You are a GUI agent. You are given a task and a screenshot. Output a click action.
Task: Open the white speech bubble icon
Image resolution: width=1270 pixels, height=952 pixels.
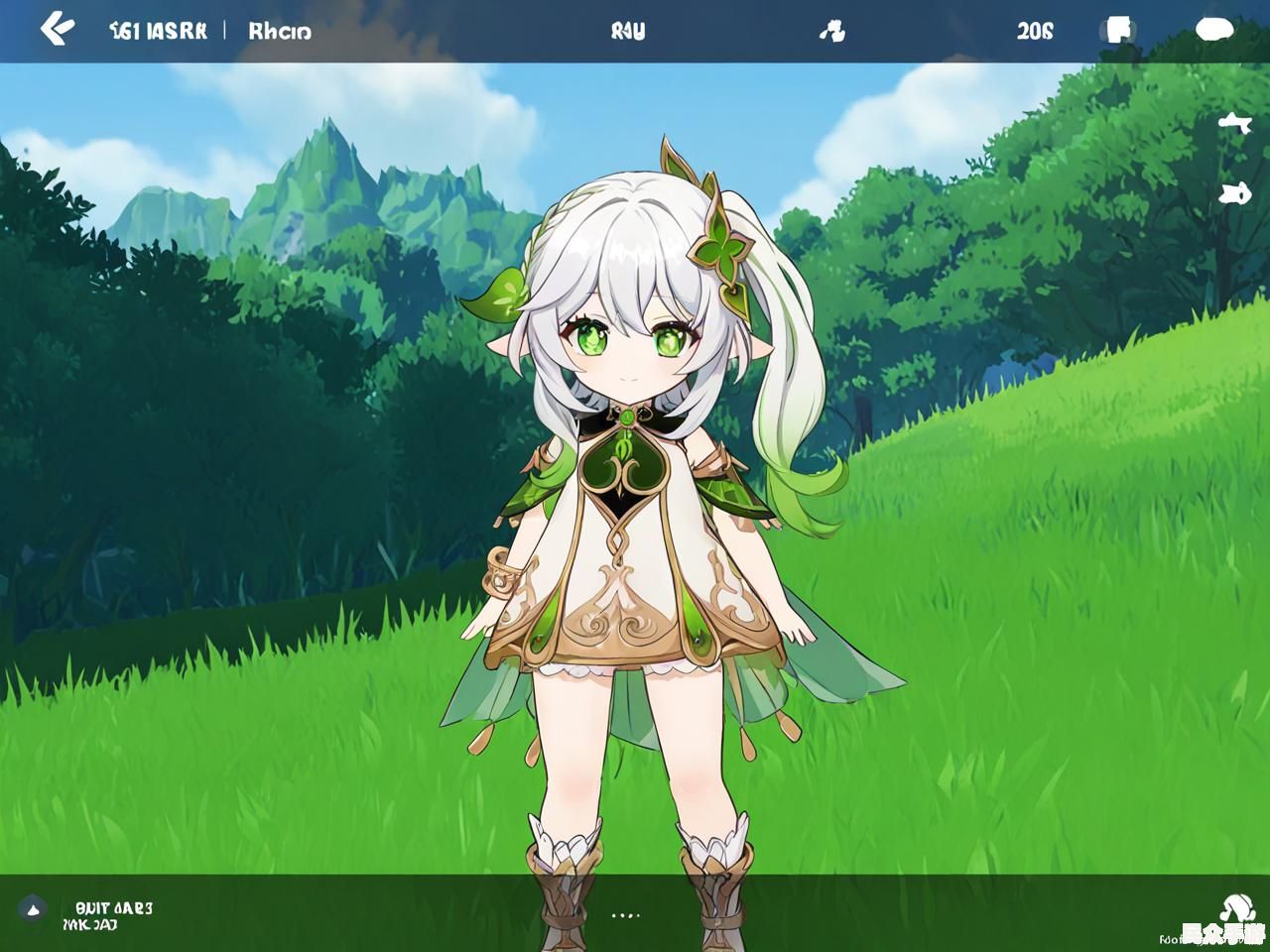click(x=1213, y=30)
